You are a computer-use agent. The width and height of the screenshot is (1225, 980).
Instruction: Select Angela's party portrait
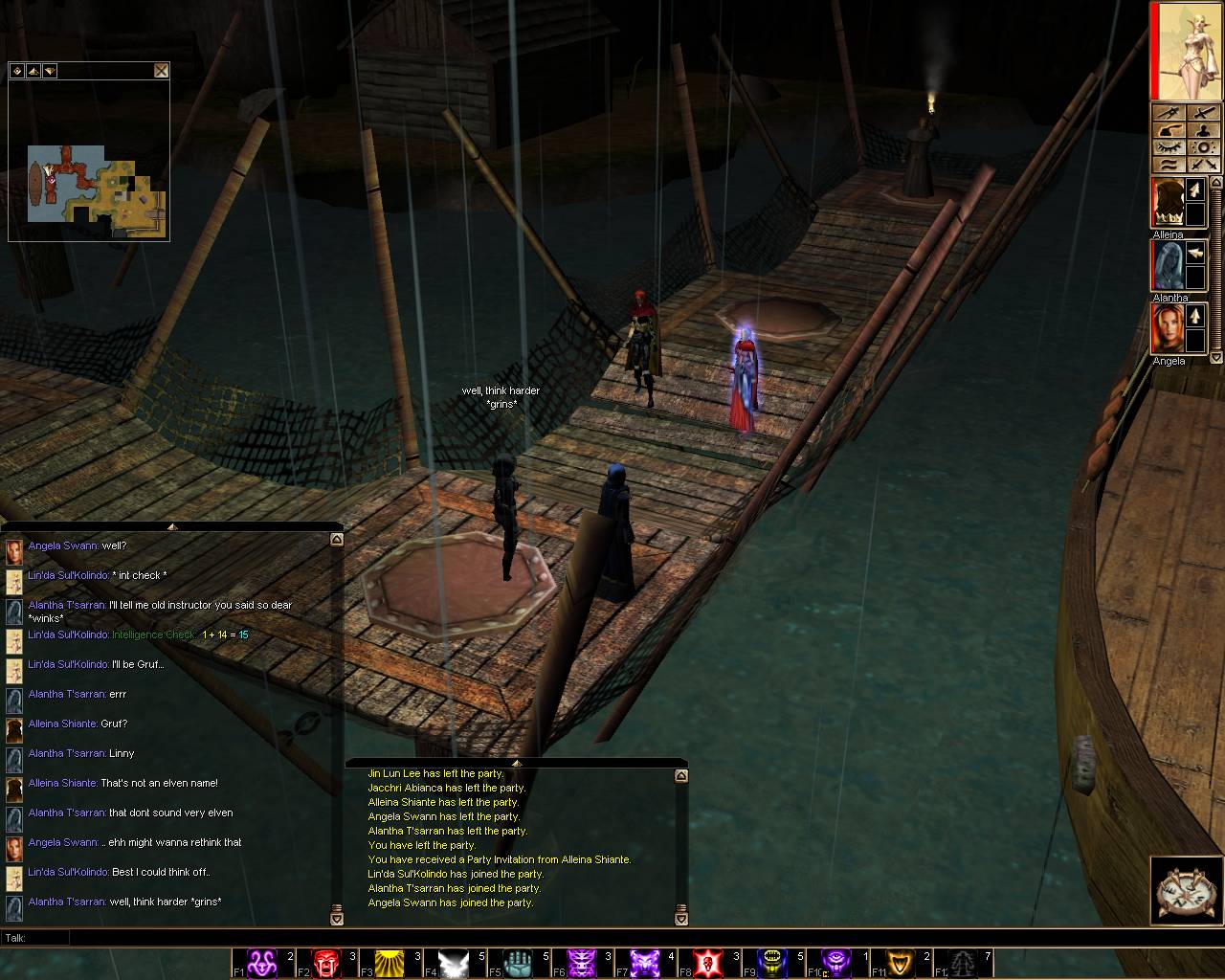1167,328
